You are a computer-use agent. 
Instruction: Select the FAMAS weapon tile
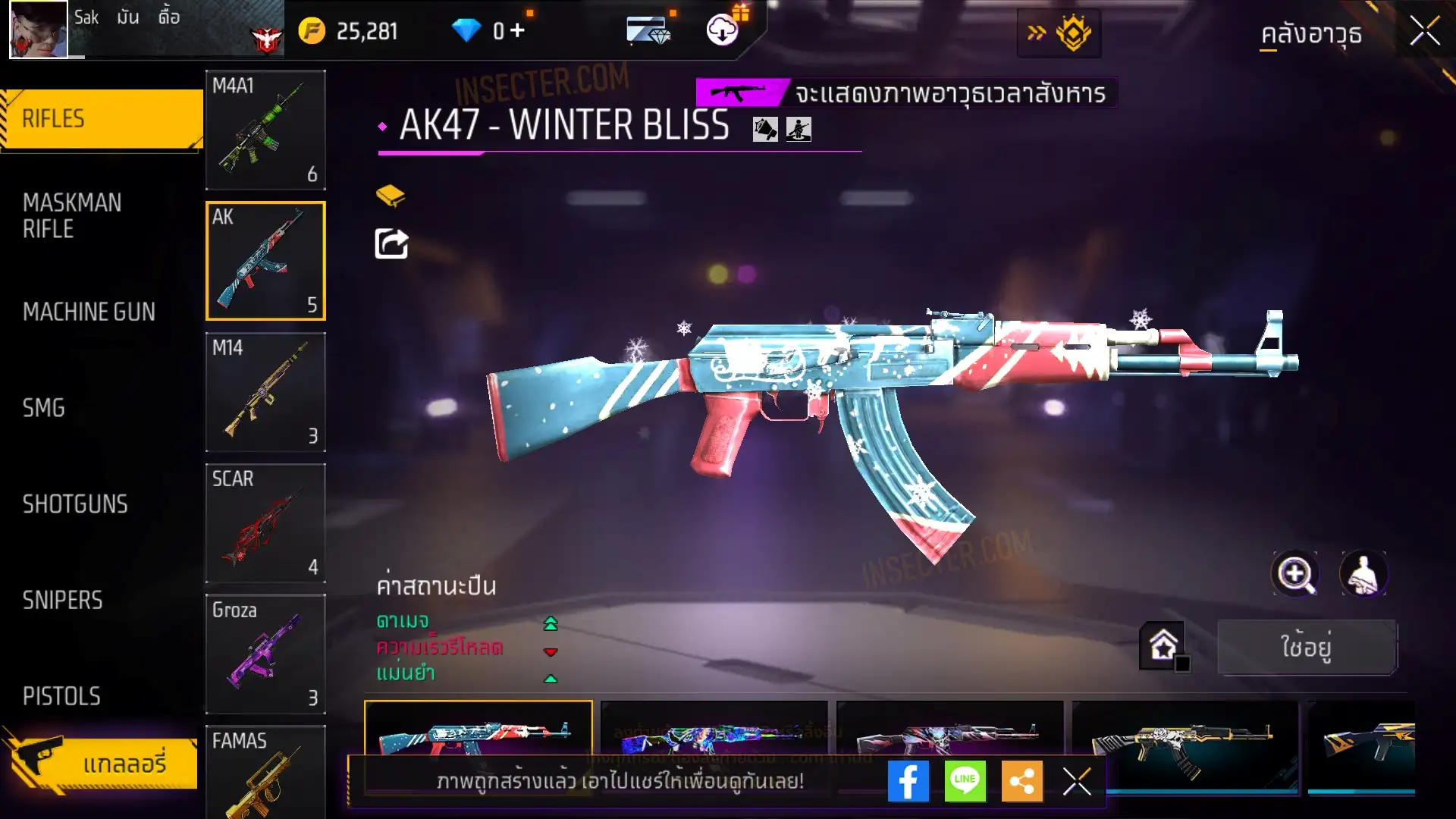click(x=265, y=772)
